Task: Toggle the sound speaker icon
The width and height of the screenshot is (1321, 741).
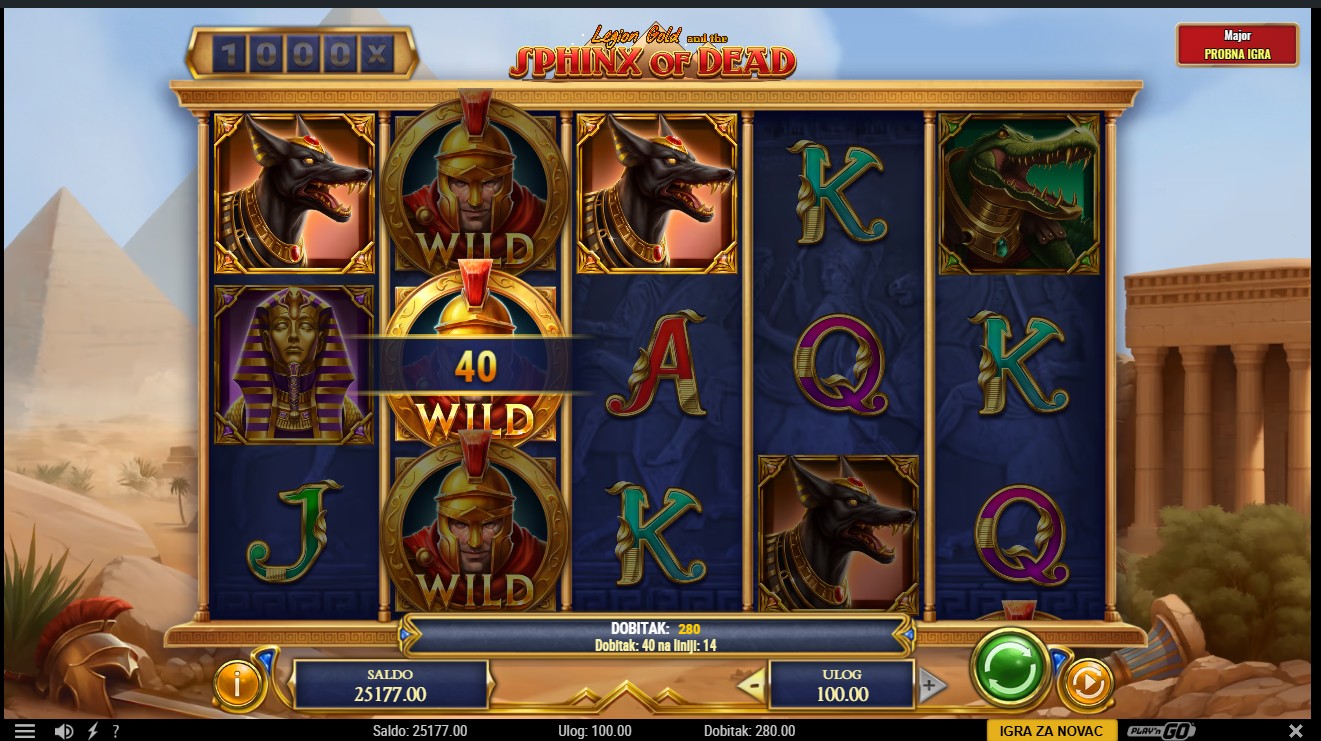Action: (x=63, y=731)
